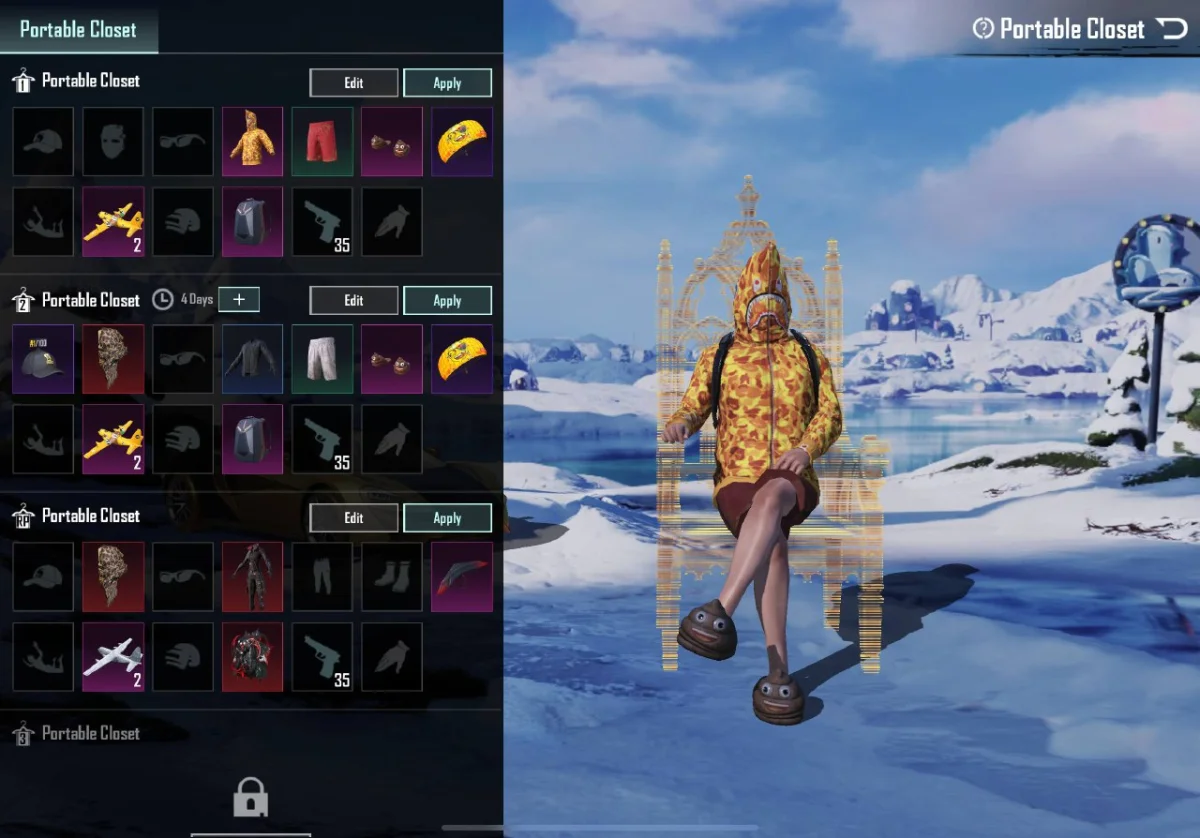Edit the closet with the 4 Days timer

click(x=354, y=300)
